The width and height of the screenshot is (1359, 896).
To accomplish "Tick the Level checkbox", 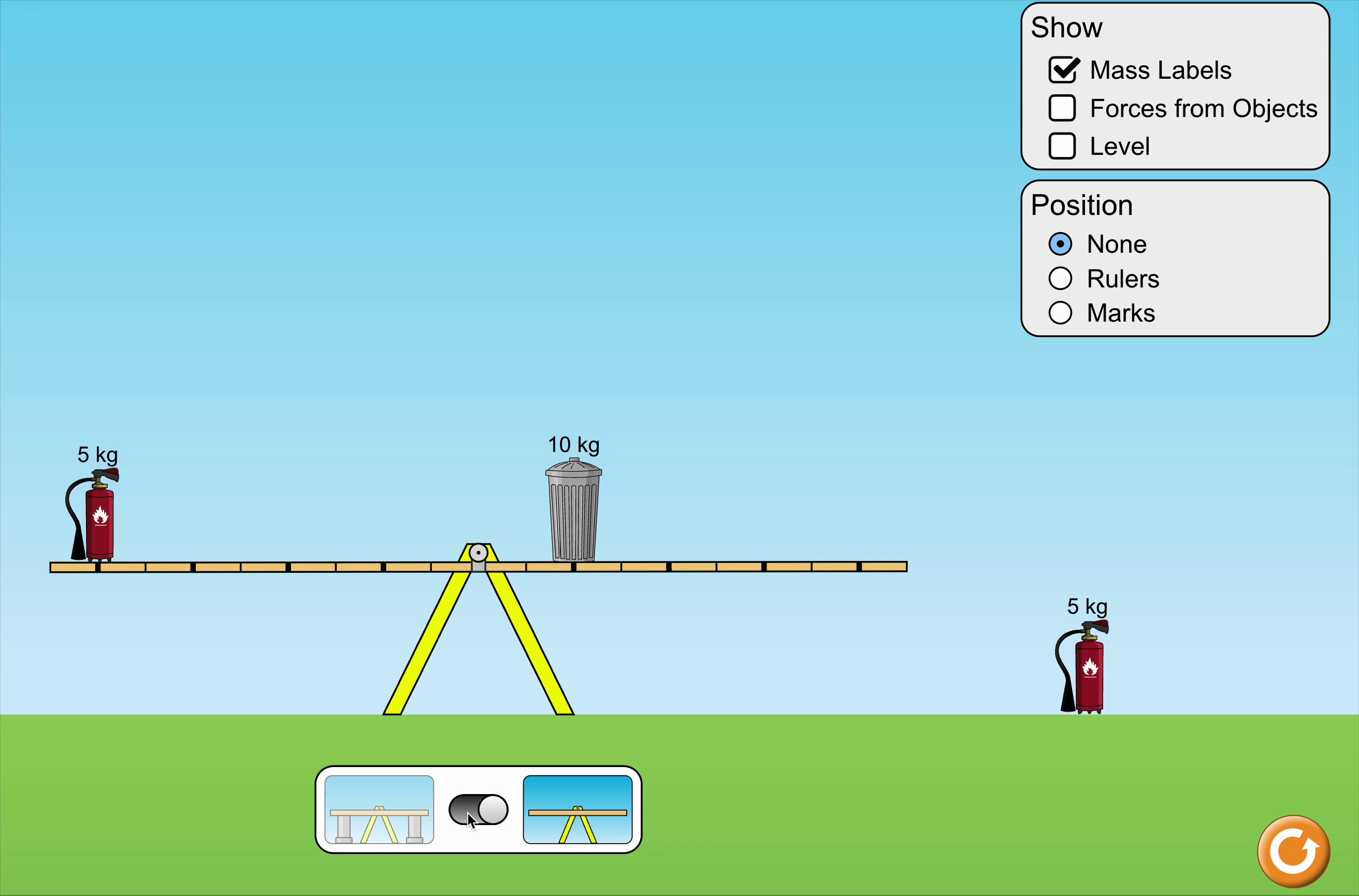I will click(1062, 146).
